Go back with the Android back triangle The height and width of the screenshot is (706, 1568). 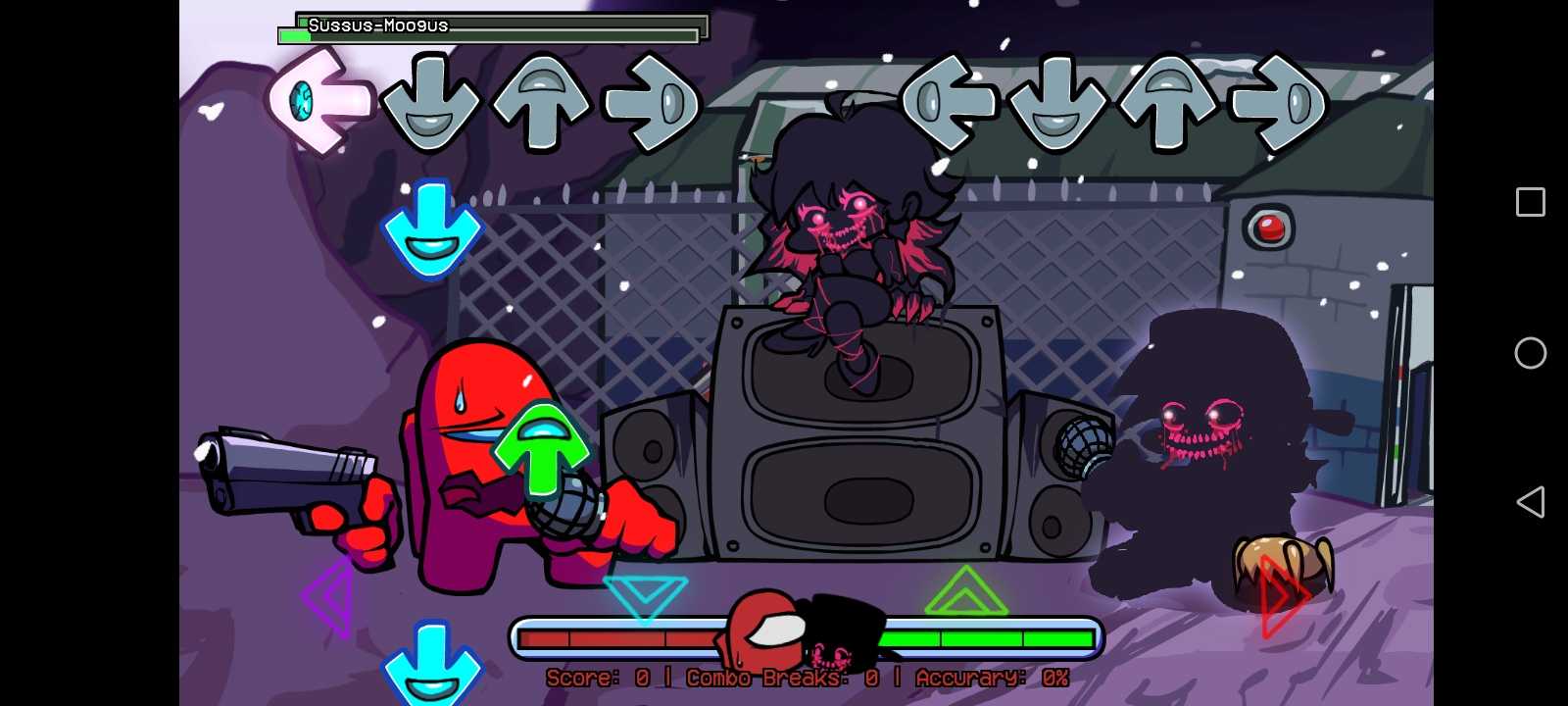pos(1530,502)
